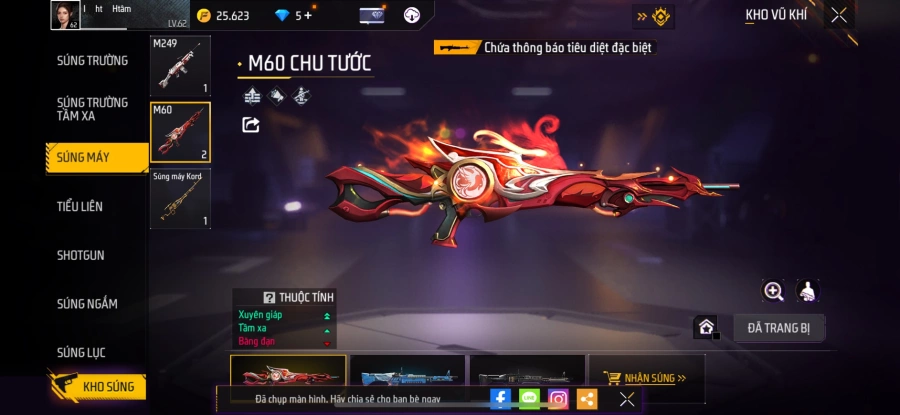Share the screenshot to Facebook
900x415 pixels.
coord(500,398)
